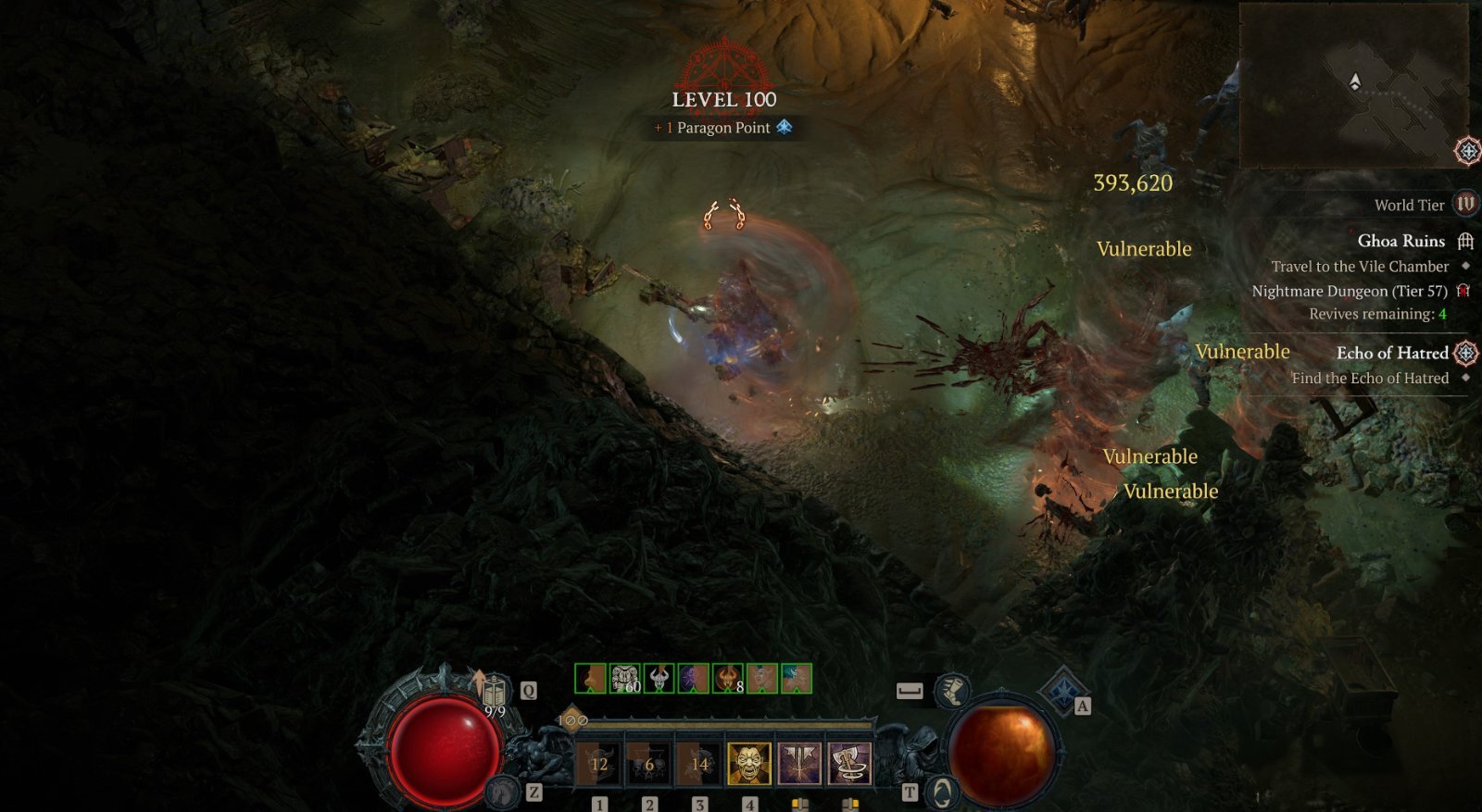Screen dimensions: 1482x812
Task: Summon the mount with the horse icon
Action: coord(503,791)
